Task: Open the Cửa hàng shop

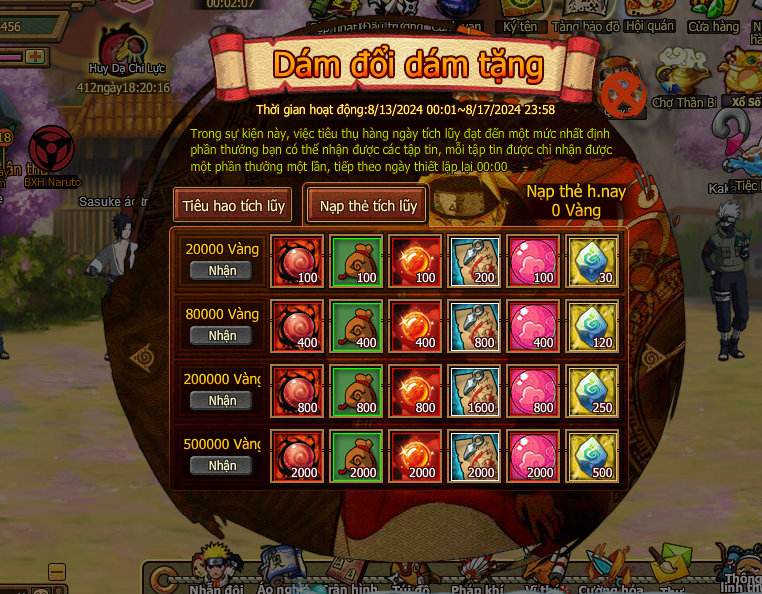Action: coord(713,16)
